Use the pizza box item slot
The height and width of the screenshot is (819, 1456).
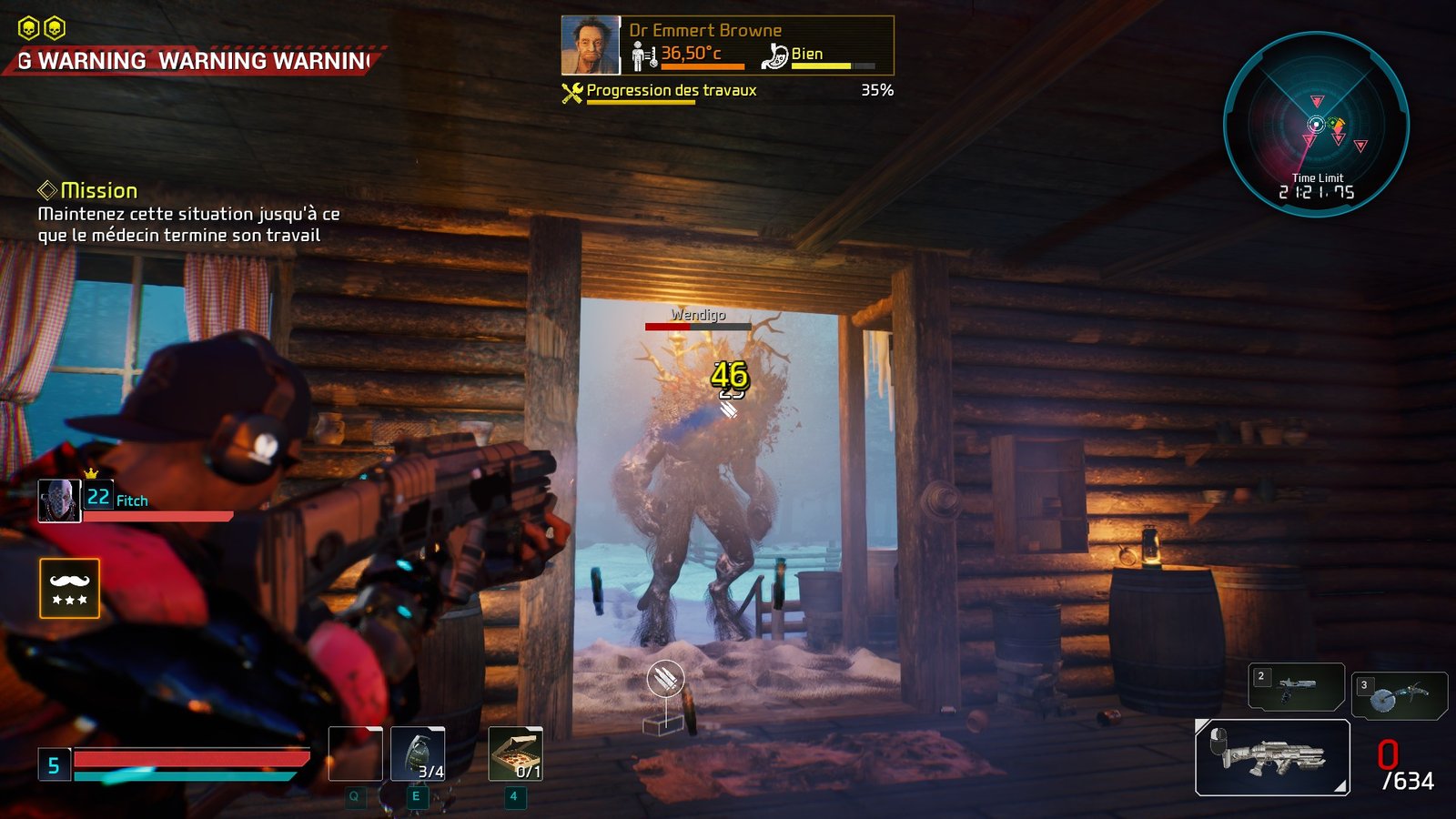(515, 753)
